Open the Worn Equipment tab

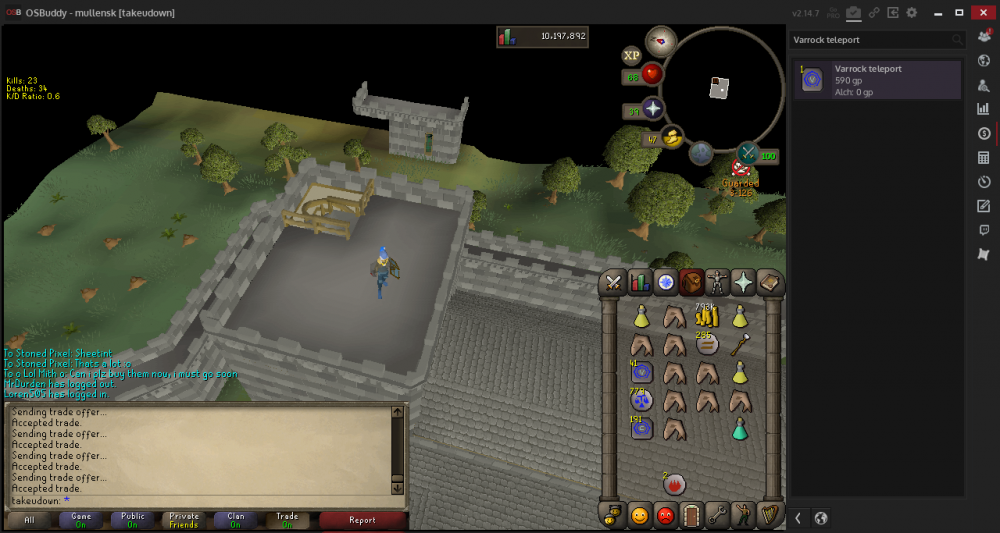coord(717,283)
